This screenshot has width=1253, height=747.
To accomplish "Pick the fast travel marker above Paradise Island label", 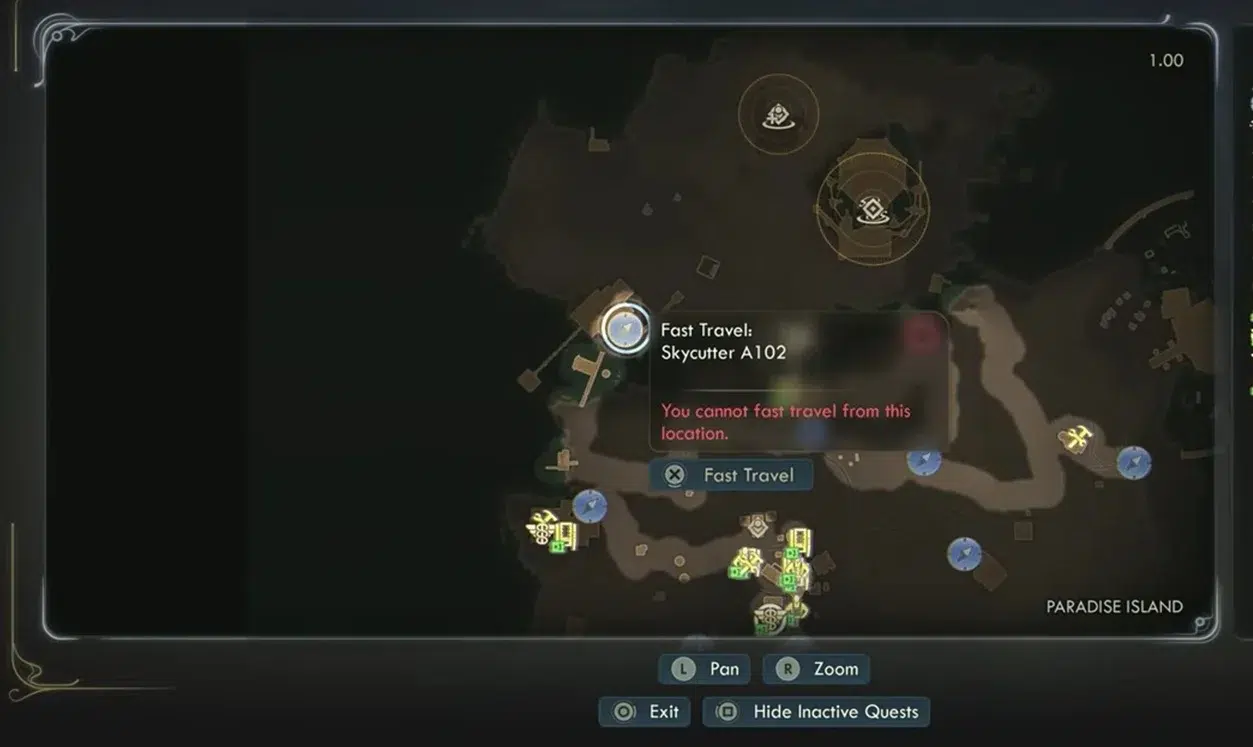I will [964, 553].
